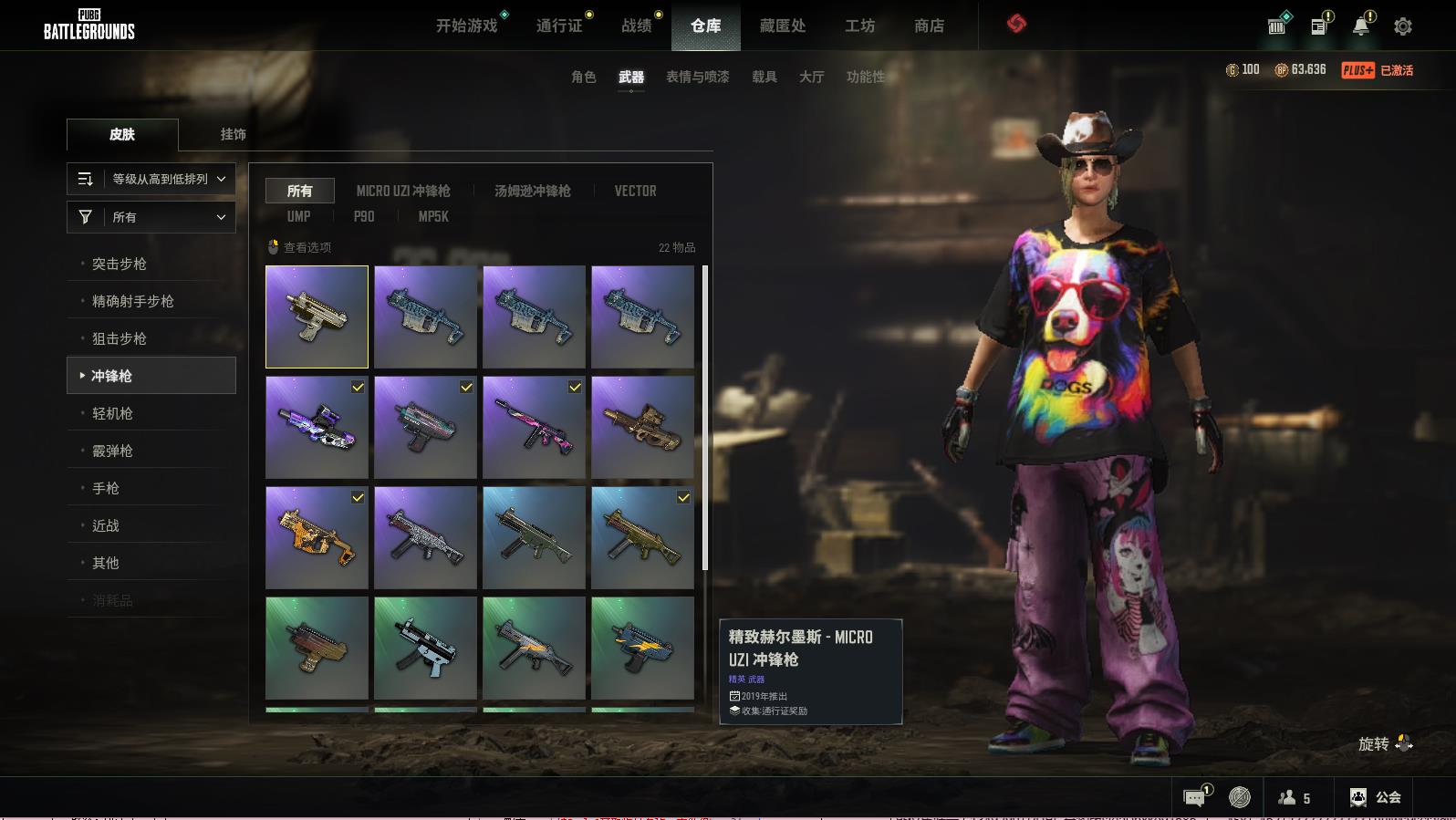1456x820 pixels.
Task: Select the 角色 character sub-tab
Action: tap(583, 77)
